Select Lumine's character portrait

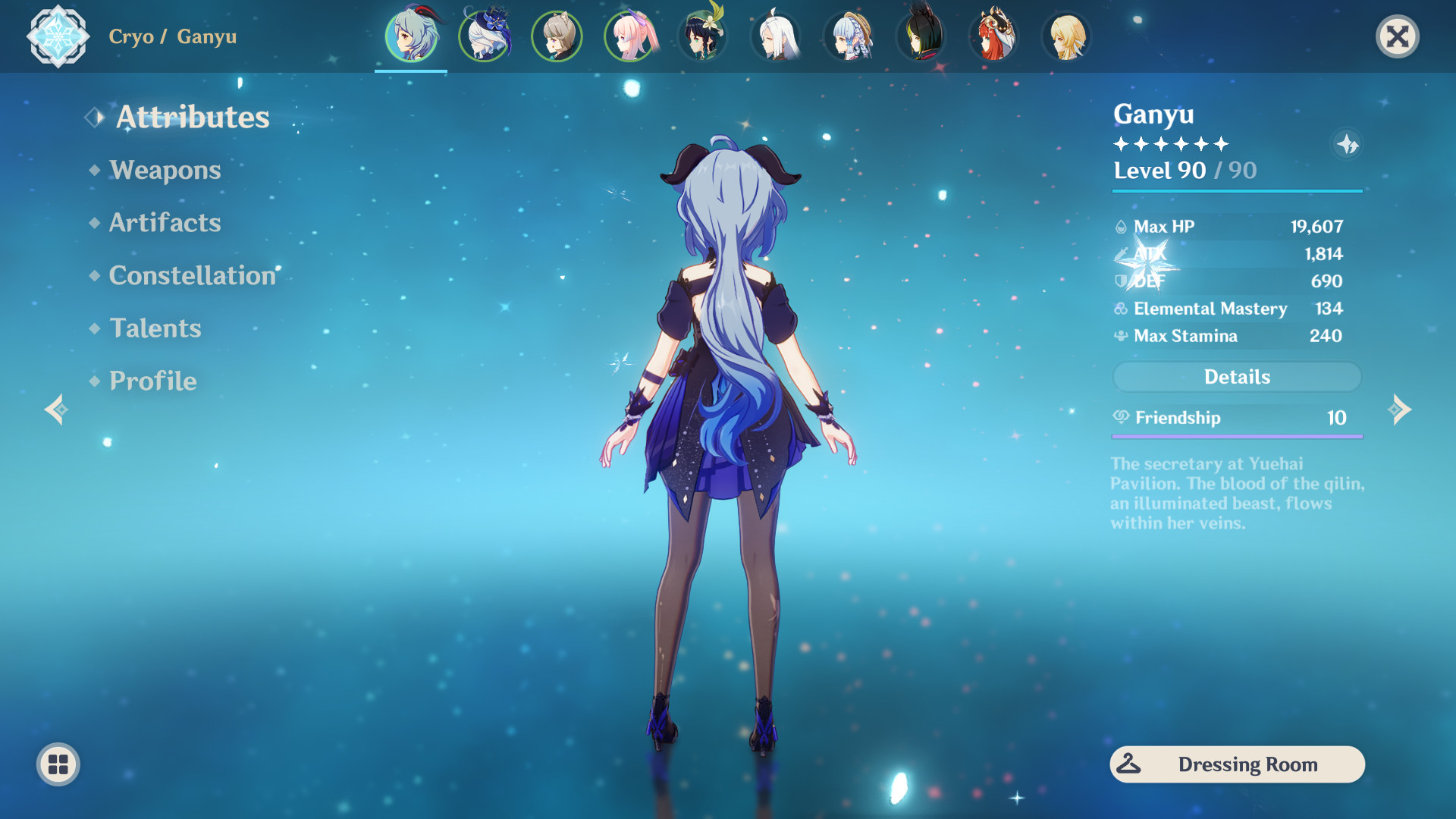click(x=1066, y=36)
